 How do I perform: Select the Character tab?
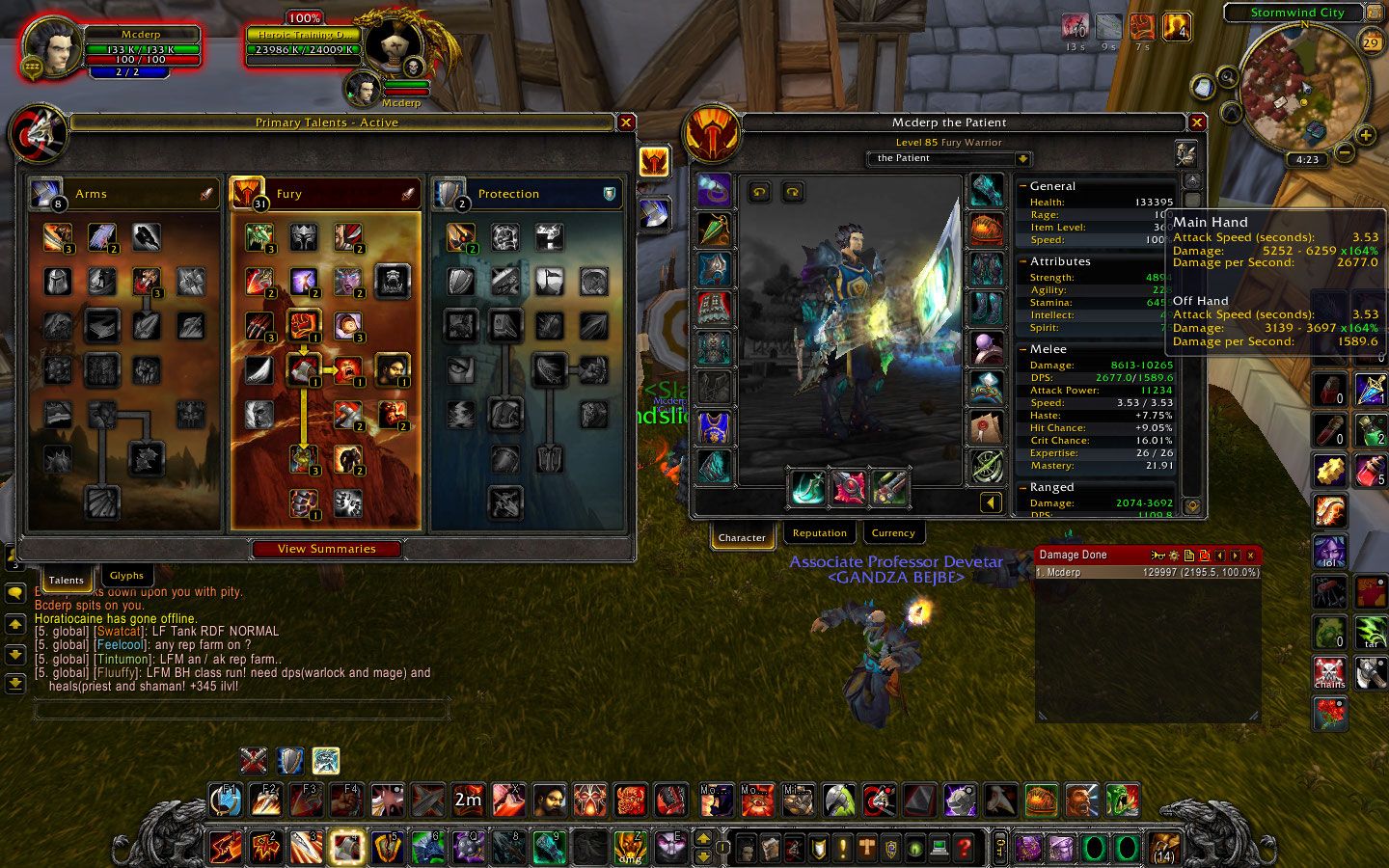[x=742, y=537]
